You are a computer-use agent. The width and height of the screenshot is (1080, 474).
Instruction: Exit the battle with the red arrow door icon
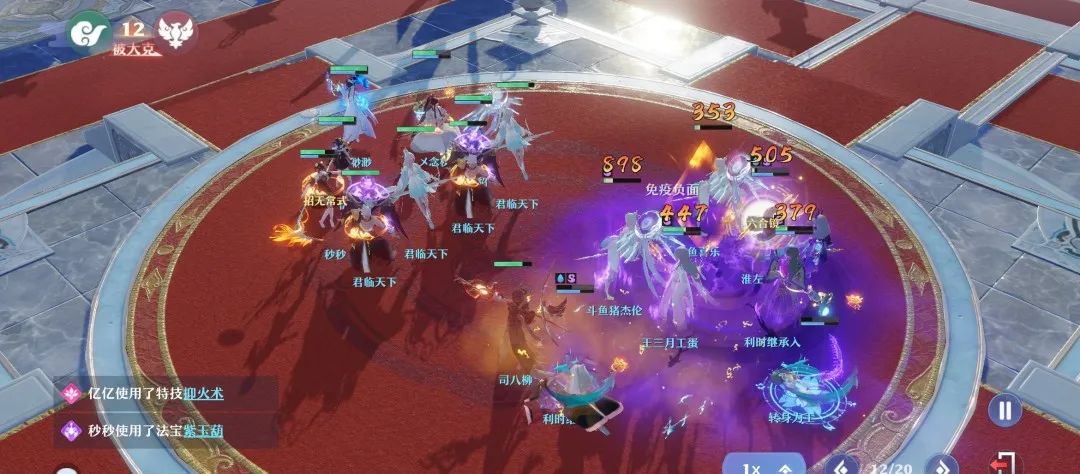1006,464
